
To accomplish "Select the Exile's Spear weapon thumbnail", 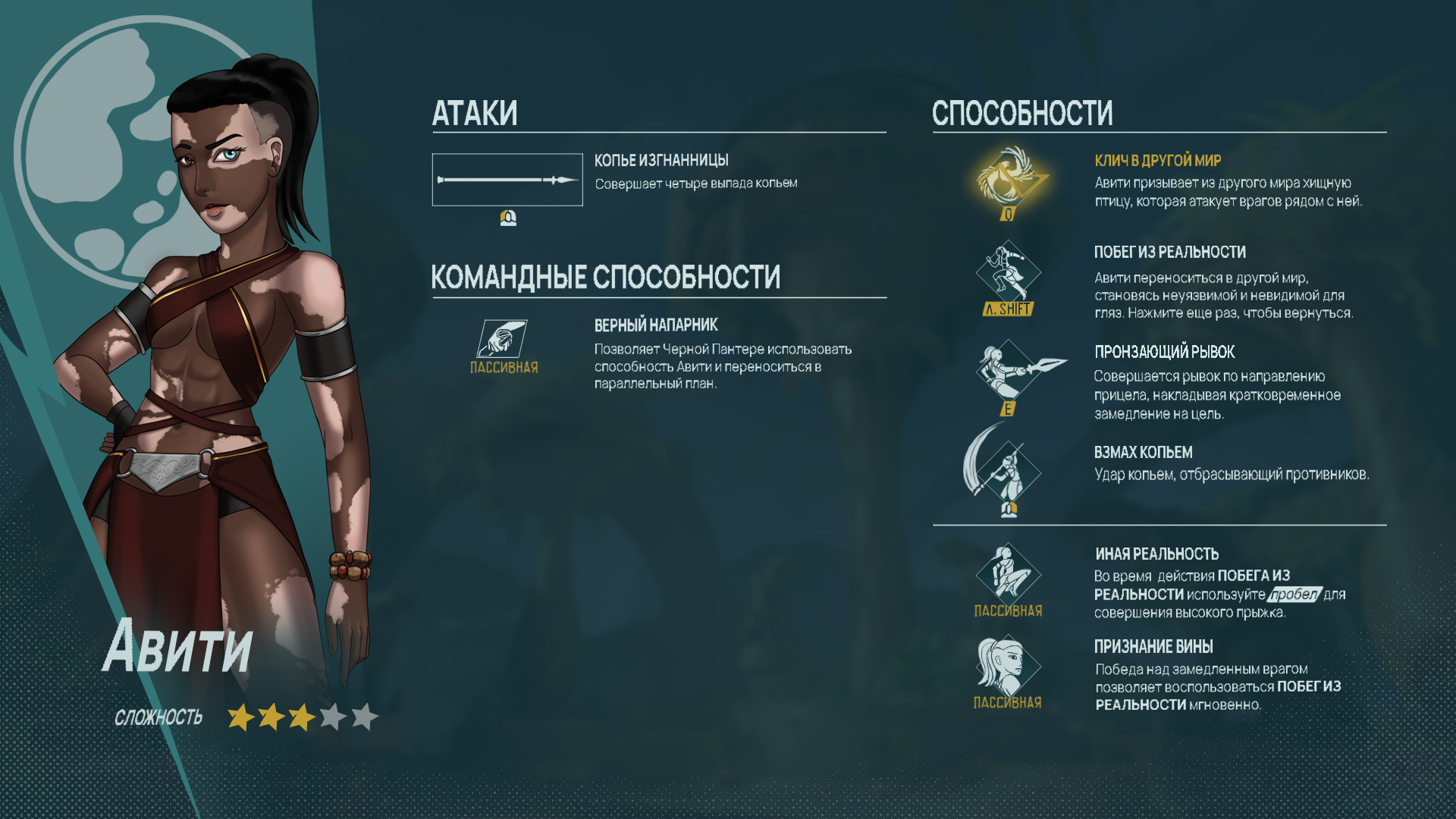I will tap(507, 180).
